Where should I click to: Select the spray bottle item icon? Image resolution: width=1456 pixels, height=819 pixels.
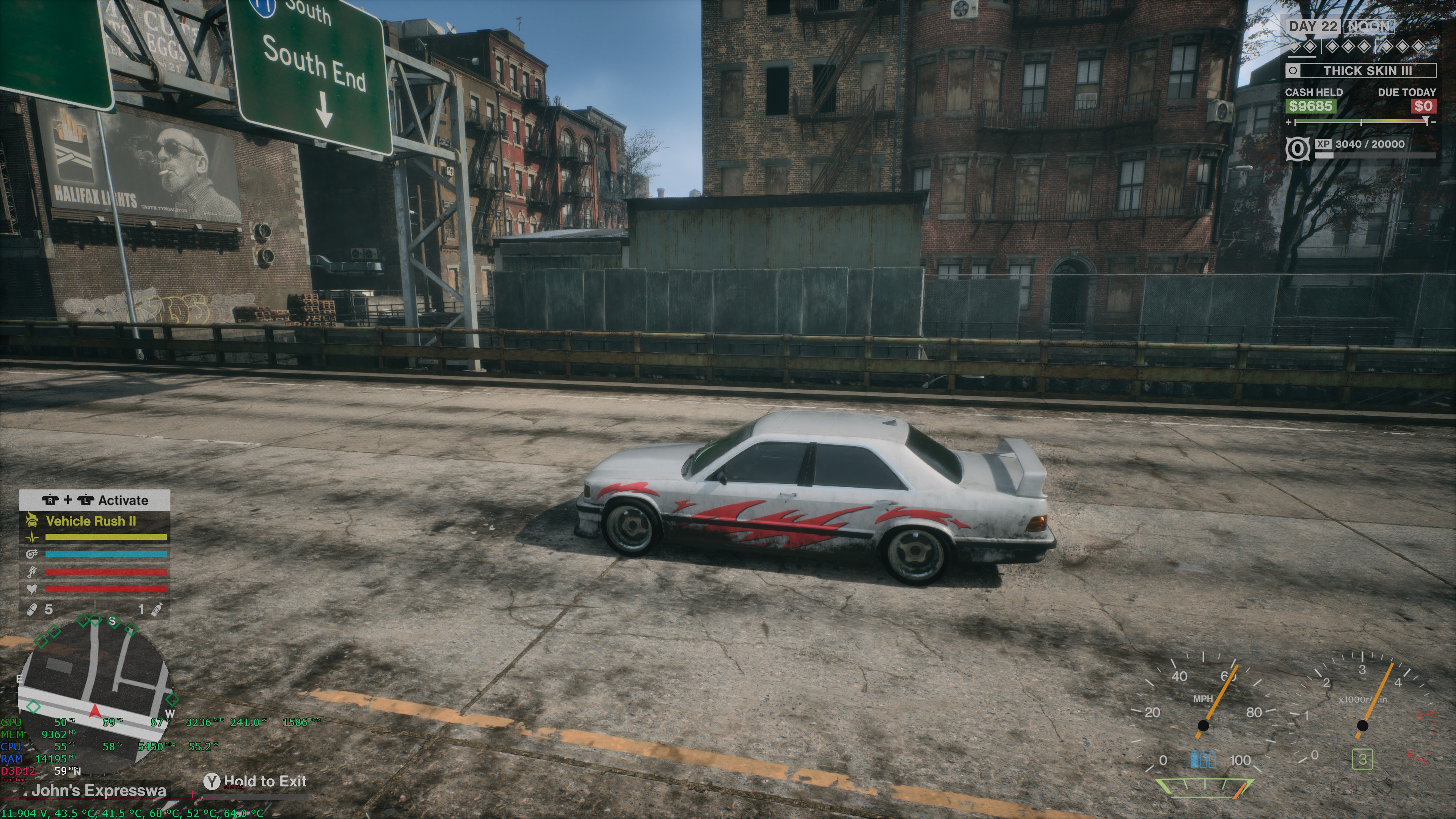158,609
